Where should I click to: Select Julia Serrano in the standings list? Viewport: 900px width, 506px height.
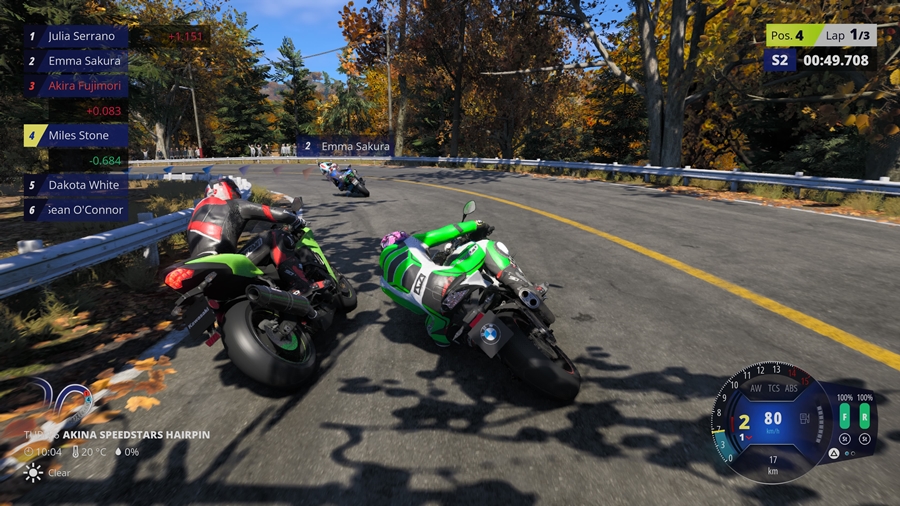click(75, 36)
